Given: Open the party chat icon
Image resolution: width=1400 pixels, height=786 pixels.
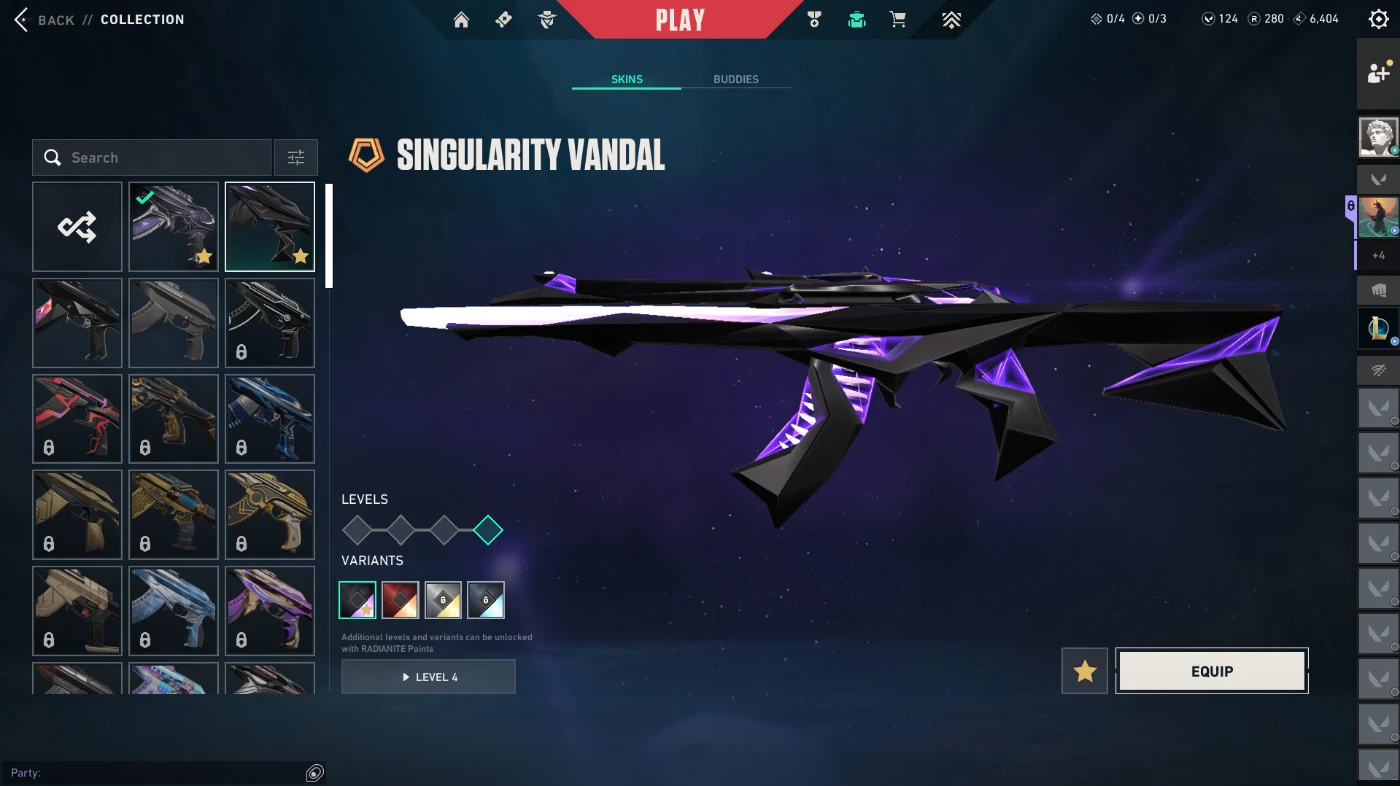Looking at the screenshot, I should (315, 773).
